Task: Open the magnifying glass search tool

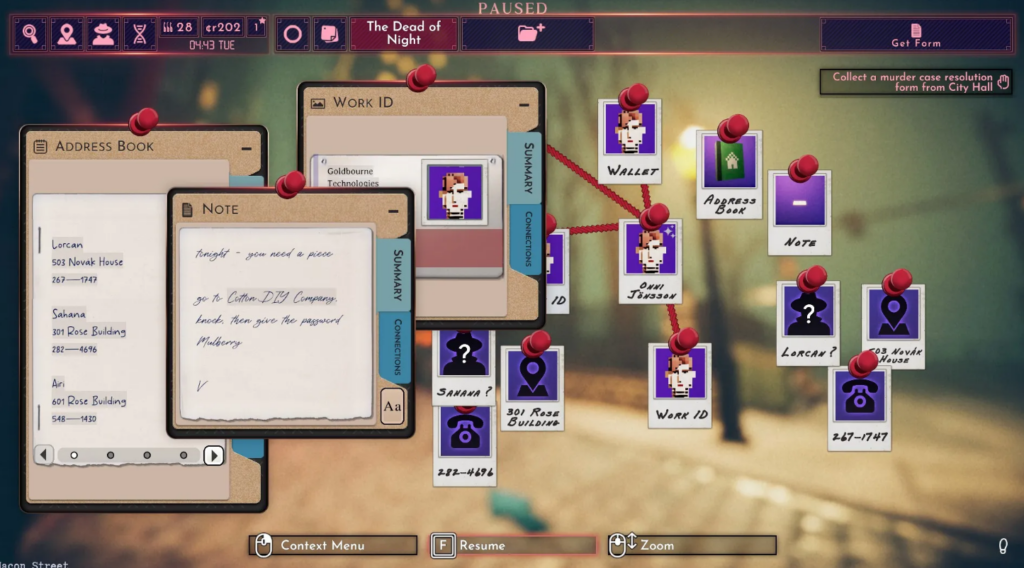Action: 31,34
